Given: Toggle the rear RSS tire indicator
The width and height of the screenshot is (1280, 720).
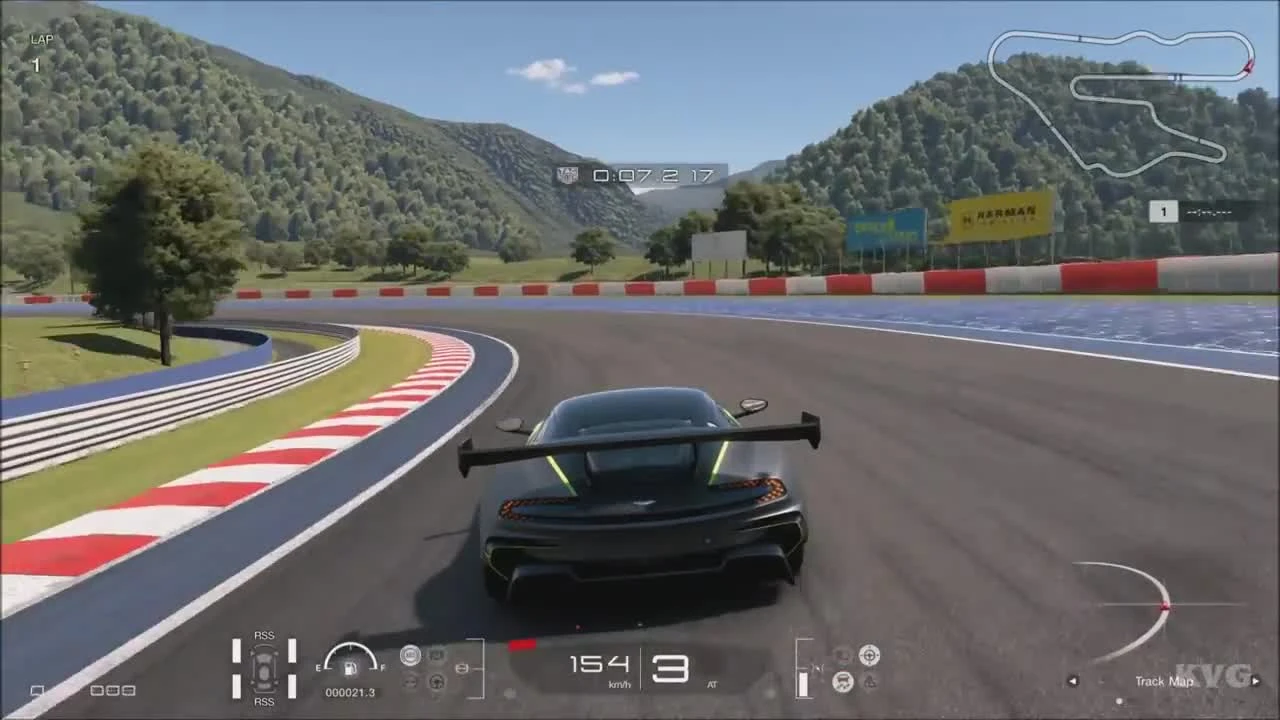Looking at the screenshot, I should (x=265, y=703).
